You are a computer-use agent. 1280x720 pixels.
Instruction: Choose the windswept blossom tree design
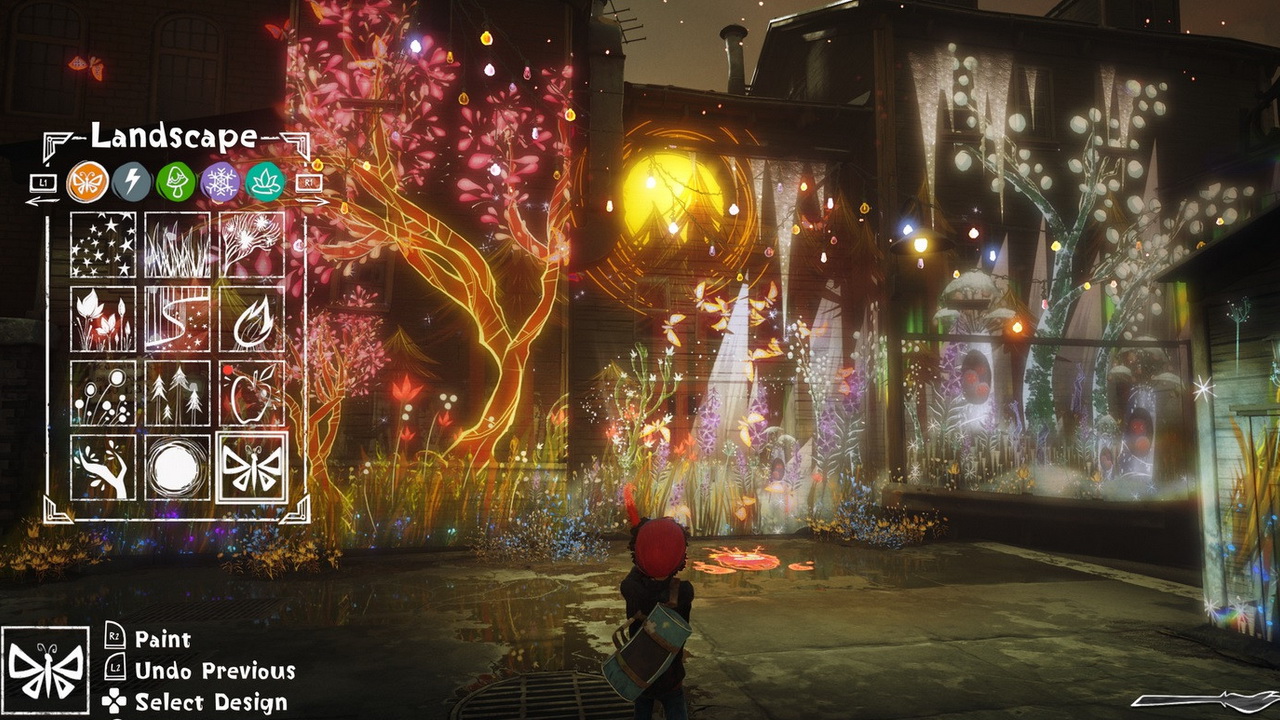point(252,245)
